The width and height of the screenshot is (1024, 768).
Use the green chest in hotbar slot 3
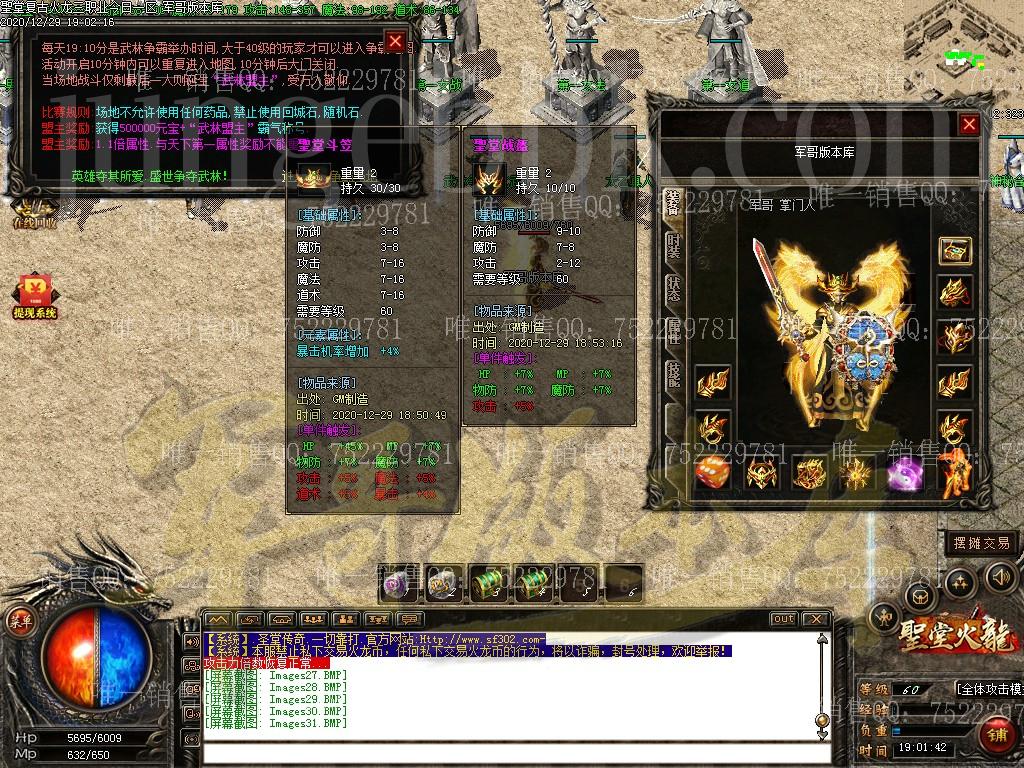tap(487, 582)
